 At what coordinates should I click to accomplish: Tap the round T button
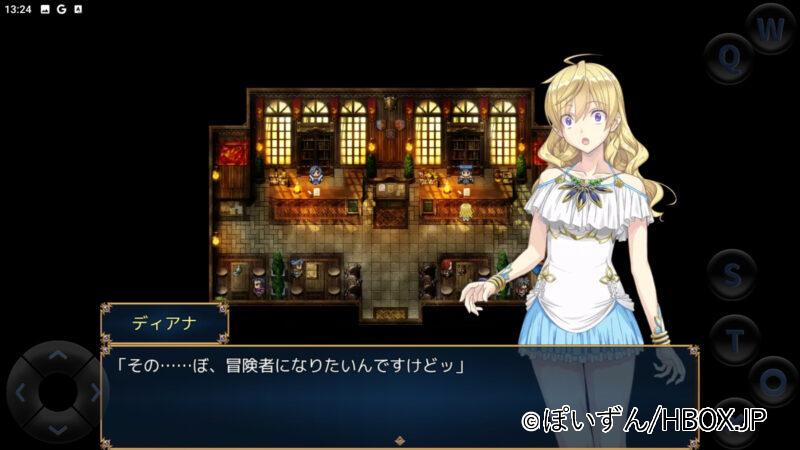[x=735, y=340]
